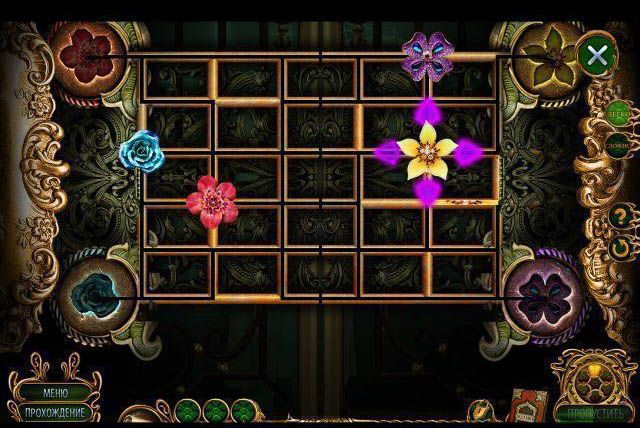Reset the puzzle with the circular arrow
The width and height of the screenshot is (640, 428).
coord(620,246)
